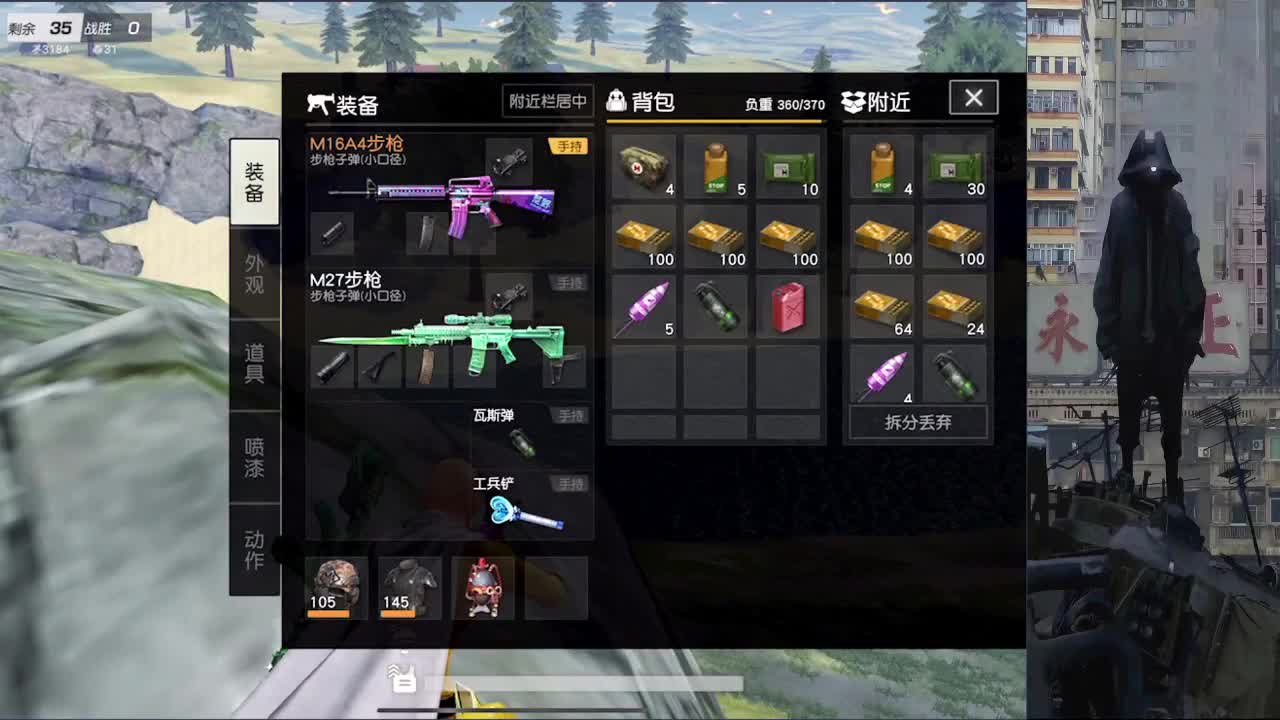Select the stack of 5 purple fireworks
1280x720 pixels.
pos(645,307)
